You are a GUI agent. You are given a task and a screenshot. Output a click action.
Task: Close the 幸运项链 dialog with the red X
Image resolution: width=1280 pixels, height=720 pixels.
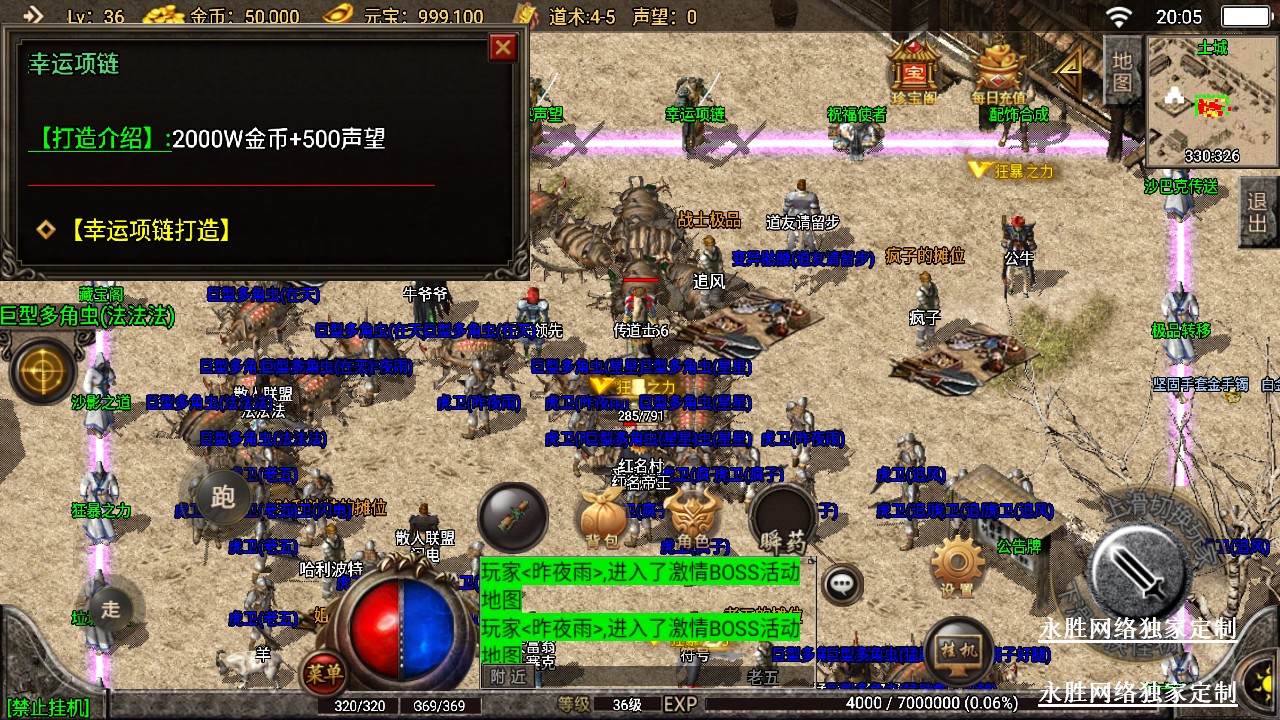[x=503, y=48]
